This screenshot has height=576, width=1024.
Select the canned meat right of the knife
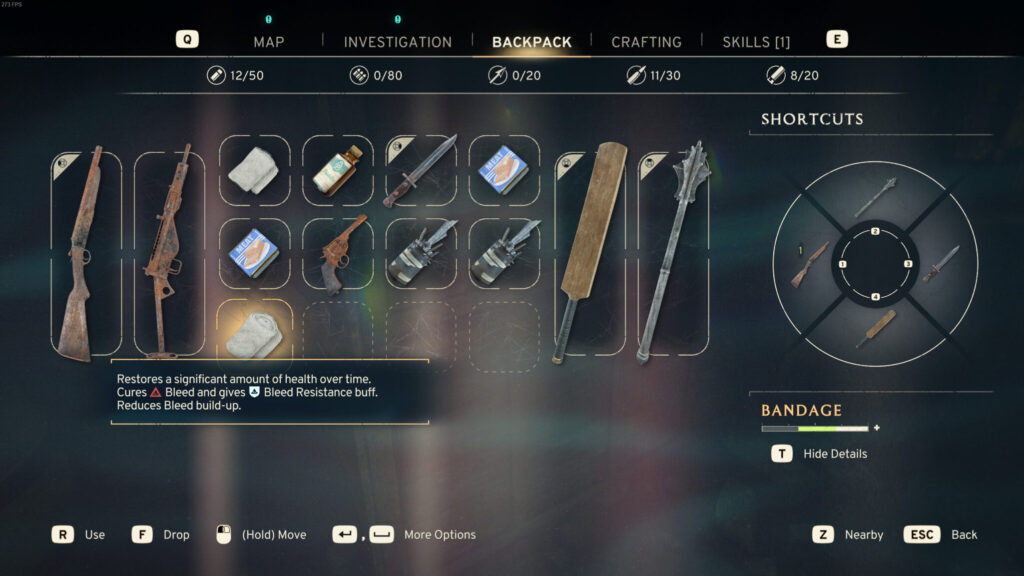point(505,170)
